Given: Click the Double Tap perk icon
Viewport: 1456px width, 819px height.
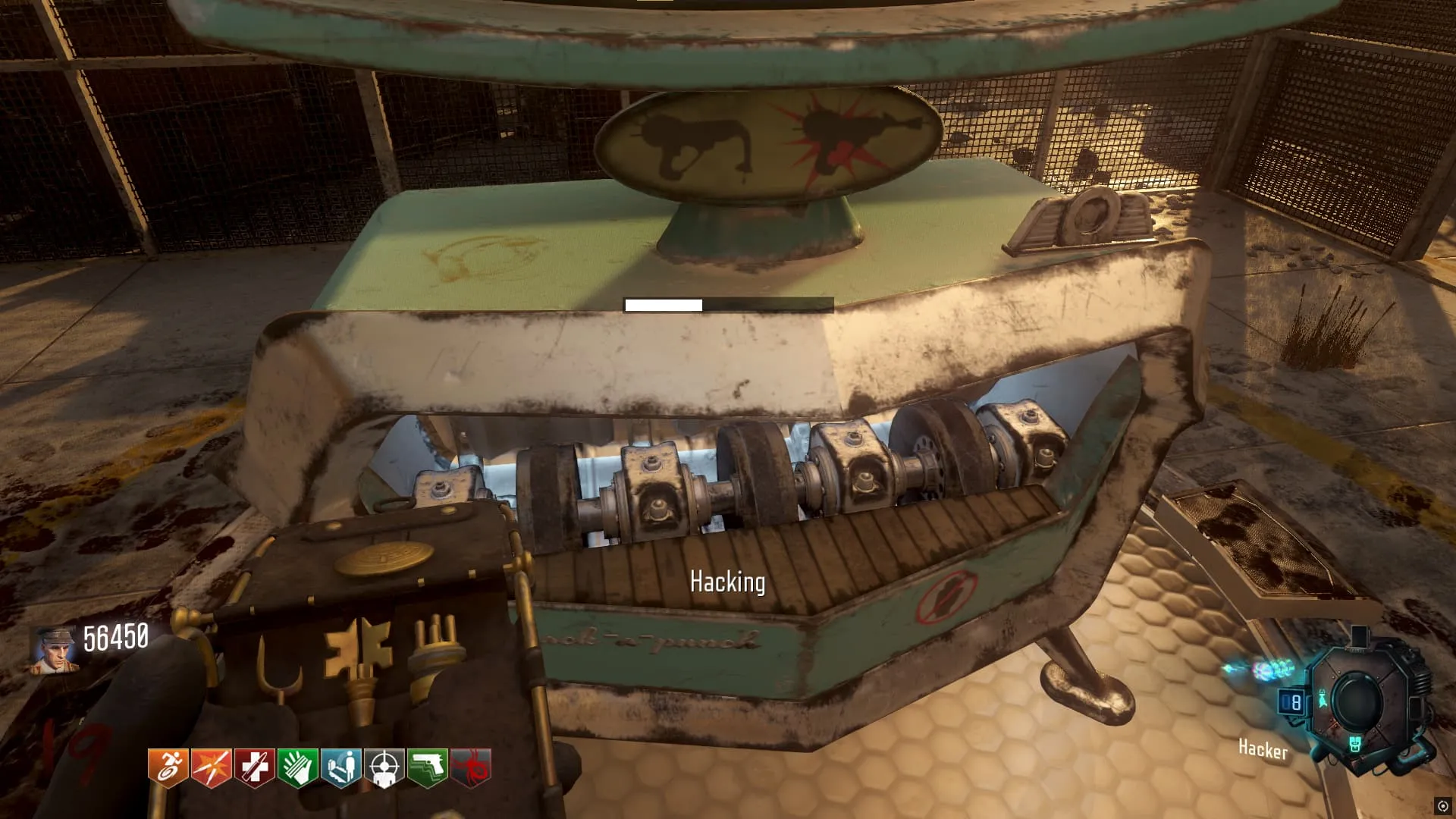Looking at the screenshot, I should [x=212, y=767].
